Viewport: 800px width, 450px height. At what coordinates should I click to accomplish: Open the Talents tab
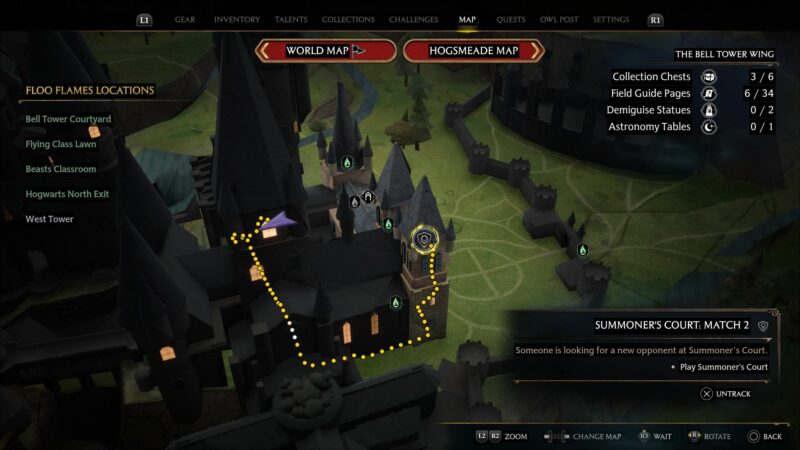(x=293, y=19)
